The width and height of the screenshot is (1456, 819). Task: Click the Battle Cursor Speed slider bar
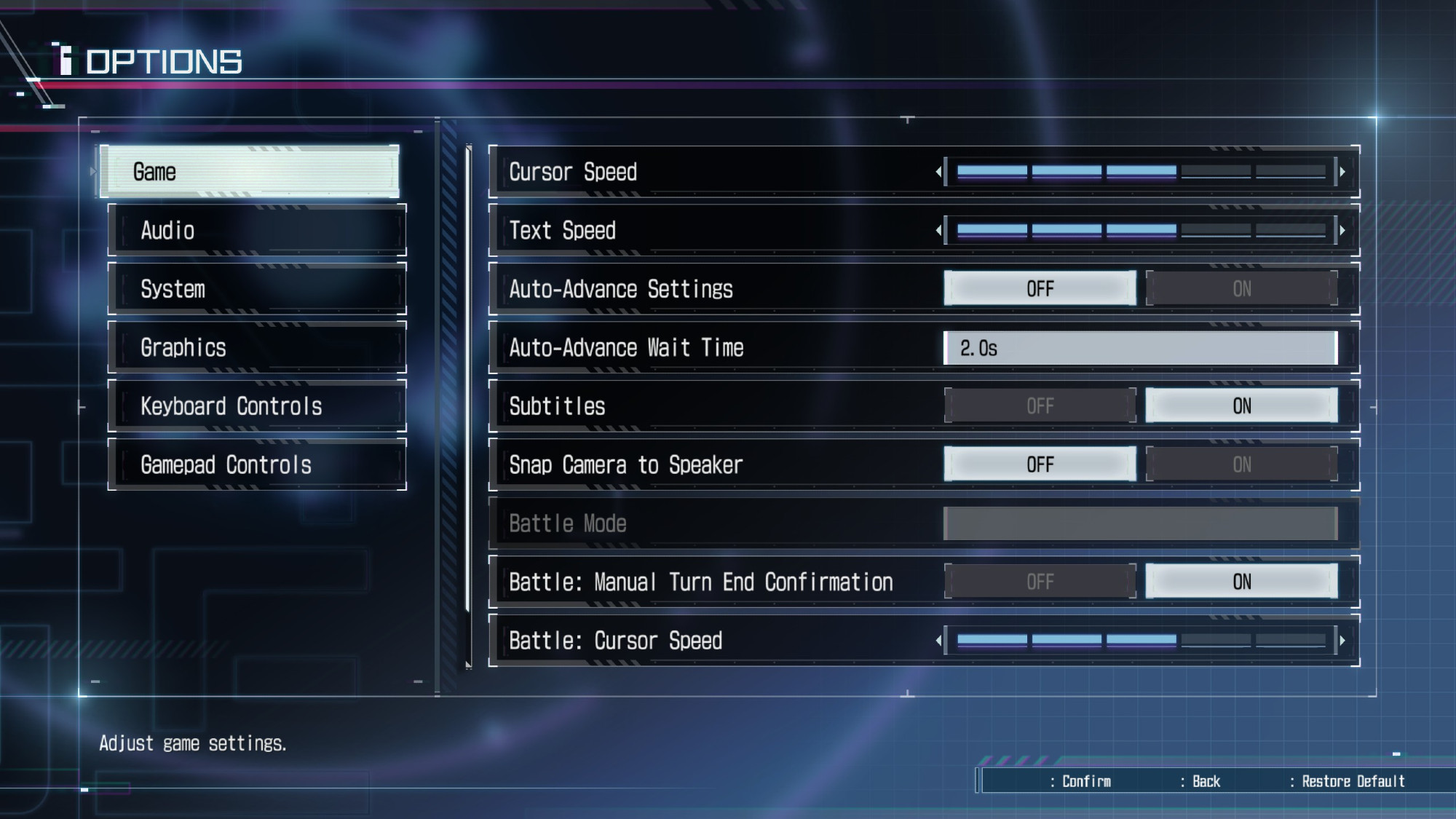pos(1140,641)
